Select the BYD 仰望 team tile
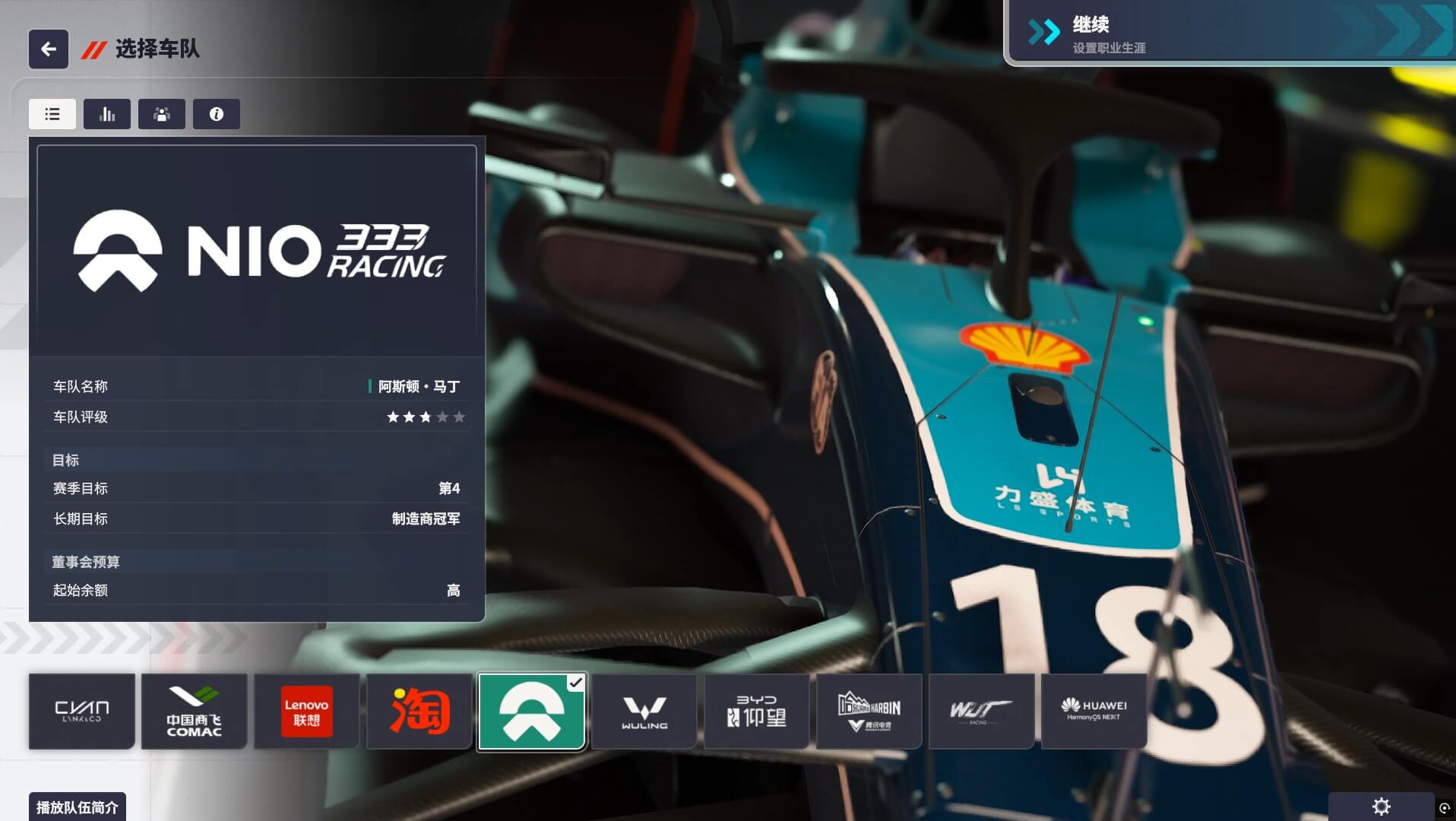The width and height of the screenshot is (1456, 821). point(757,712)
